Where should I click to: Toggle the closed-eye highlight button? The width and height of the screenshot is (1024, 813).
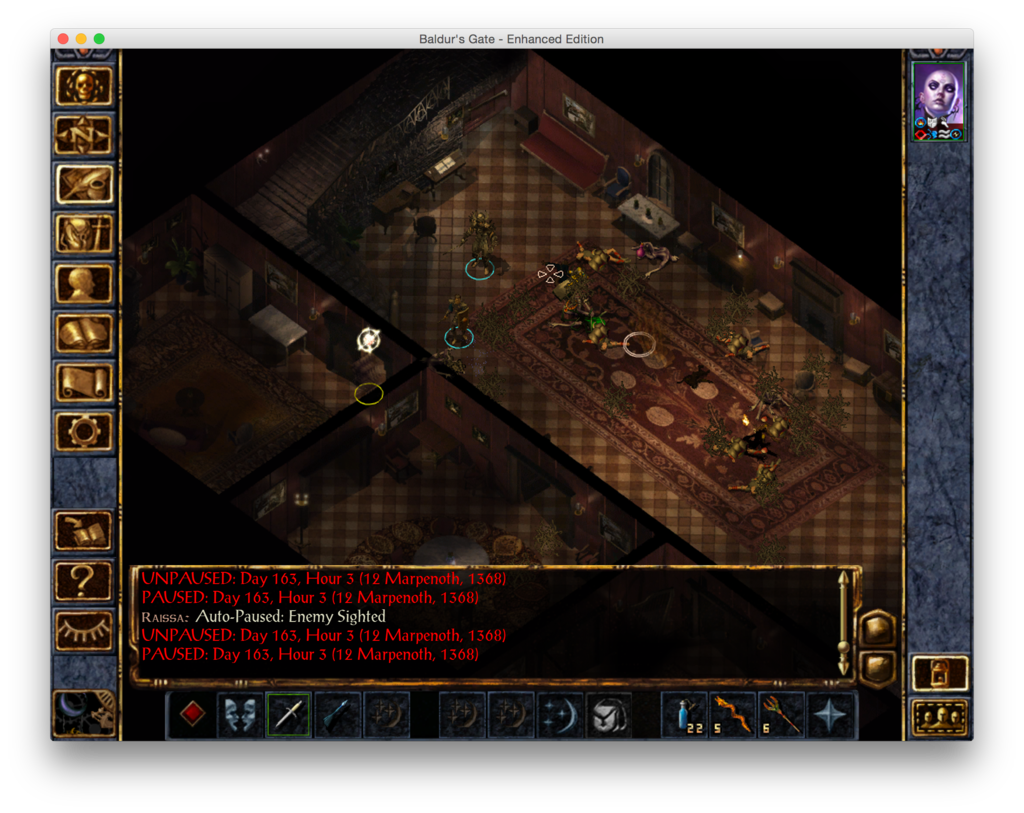[x=84, y=628]
